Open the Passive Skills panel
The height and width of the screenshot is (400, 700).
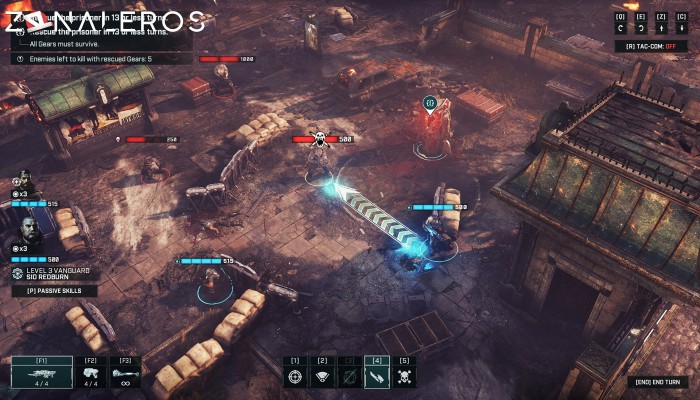coord(55,291)
